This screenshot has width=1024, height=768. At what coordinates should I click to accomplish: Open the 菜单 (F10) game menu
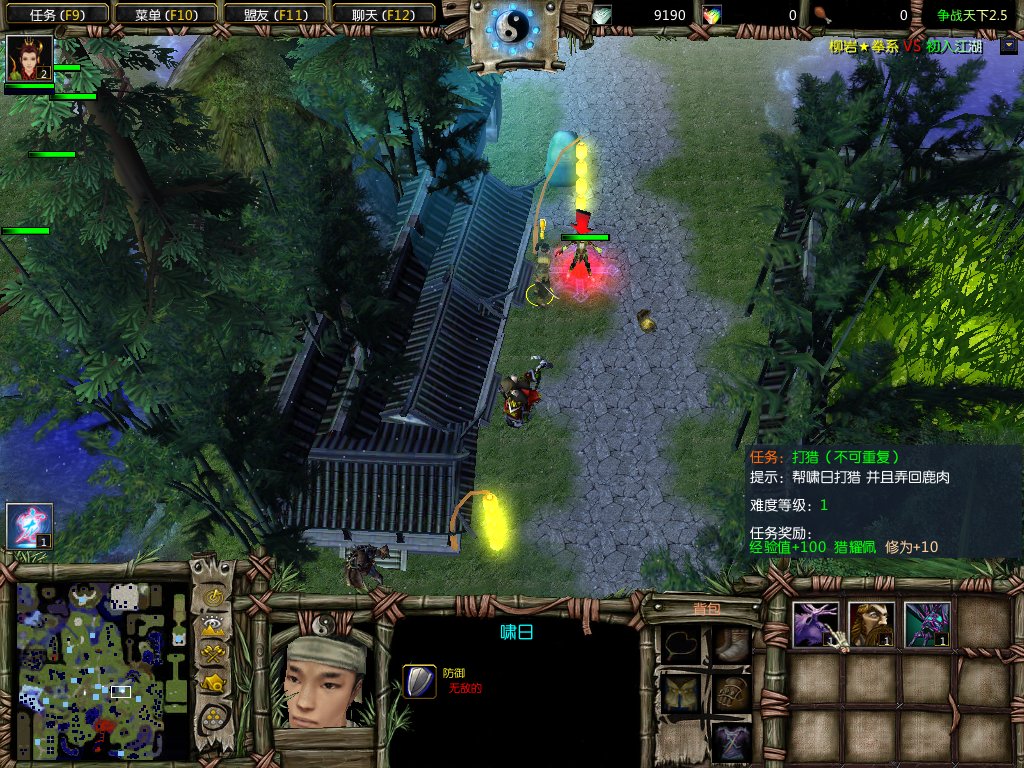164,15
